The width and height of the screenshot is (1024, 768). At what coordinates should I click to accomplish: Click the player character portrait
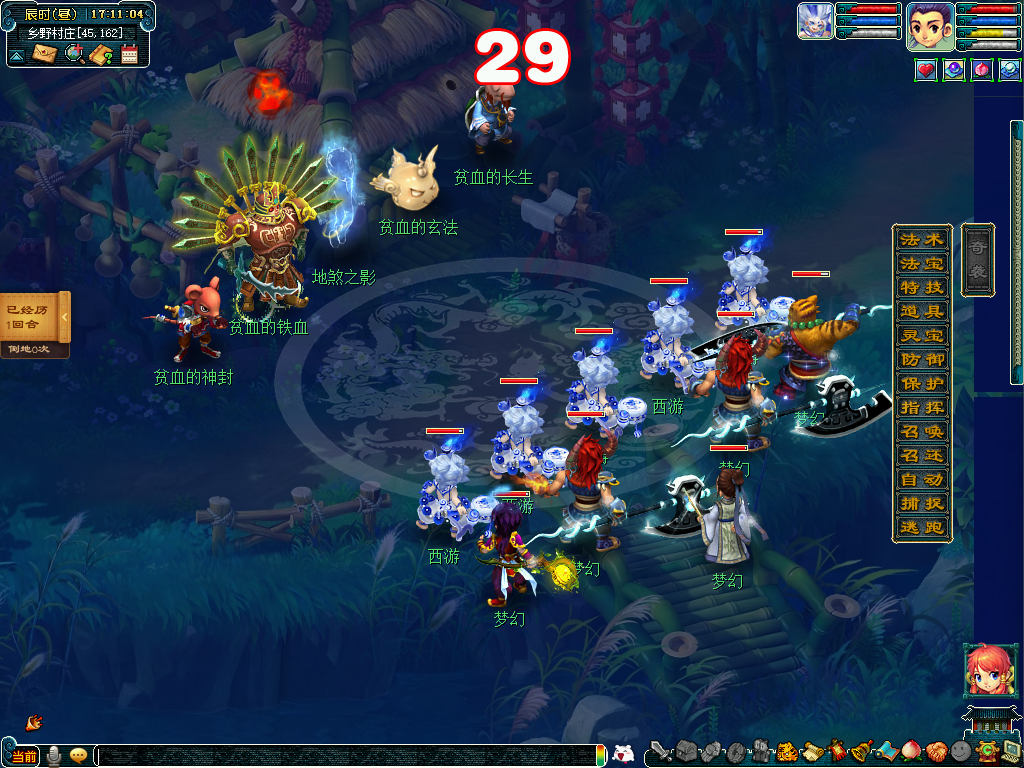[x=929, y=27]
